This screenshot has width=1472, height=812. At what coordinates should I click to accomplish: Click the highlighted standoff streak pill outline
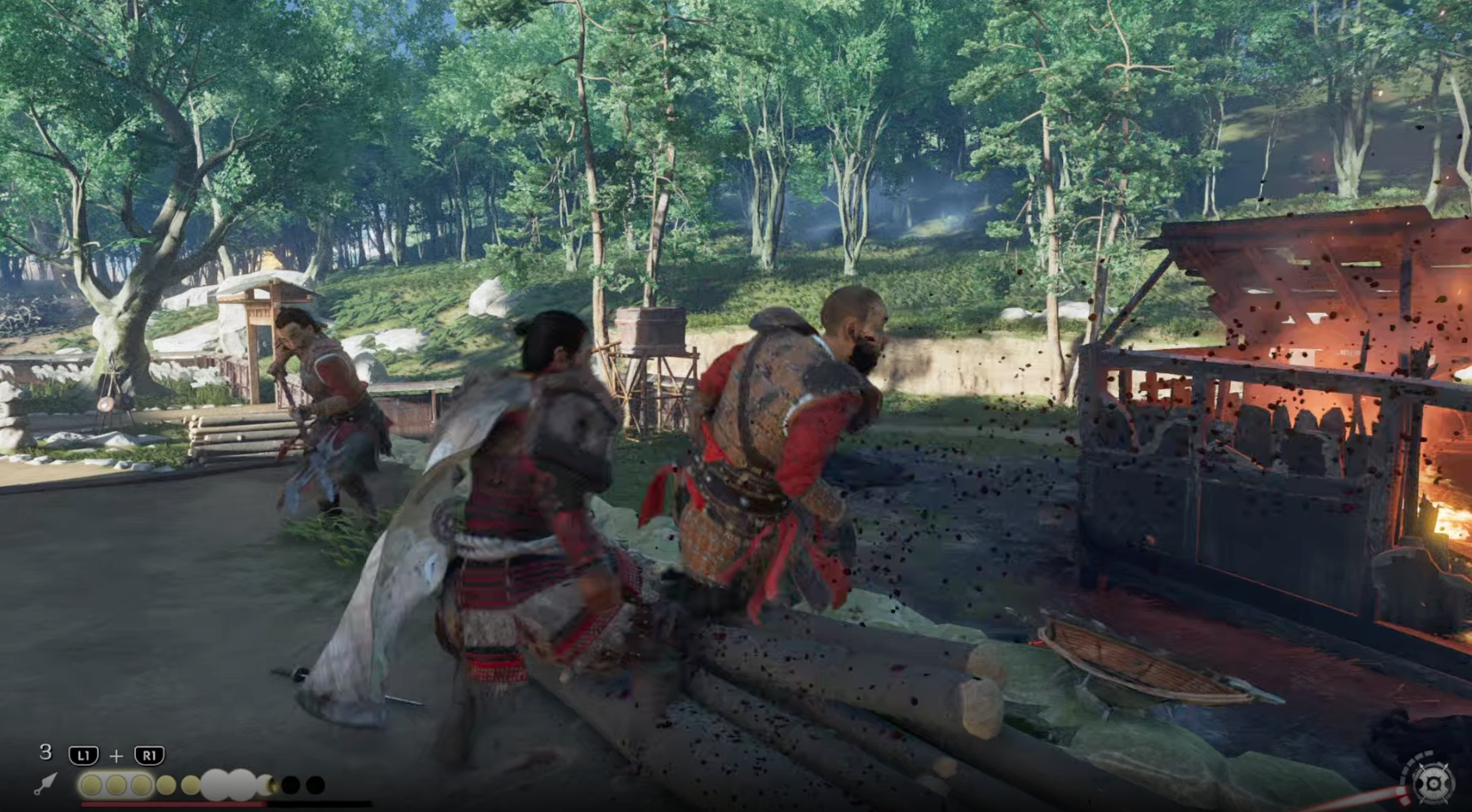pos(116,784)
